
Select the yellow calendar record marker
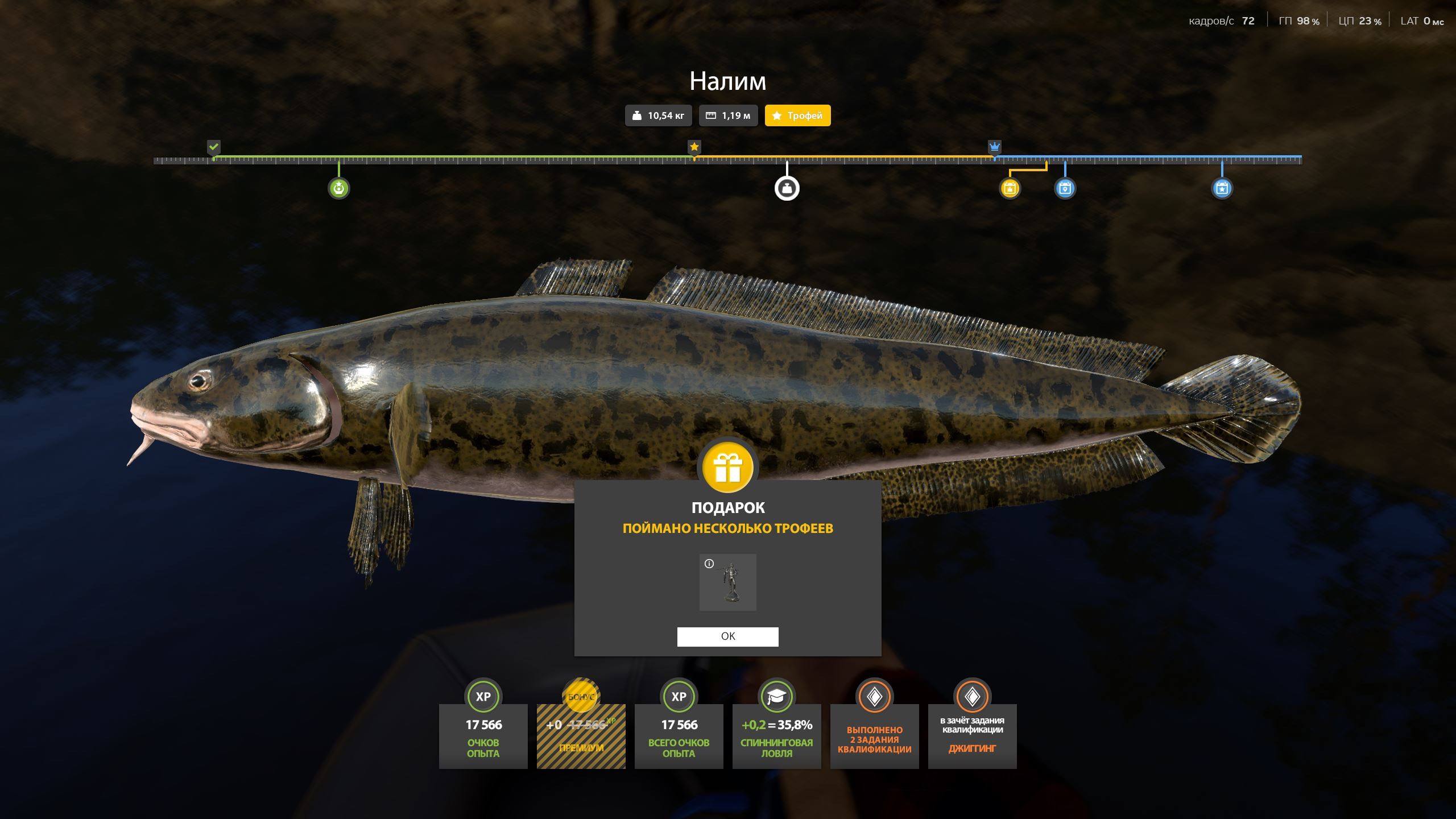pos(1010,188)
